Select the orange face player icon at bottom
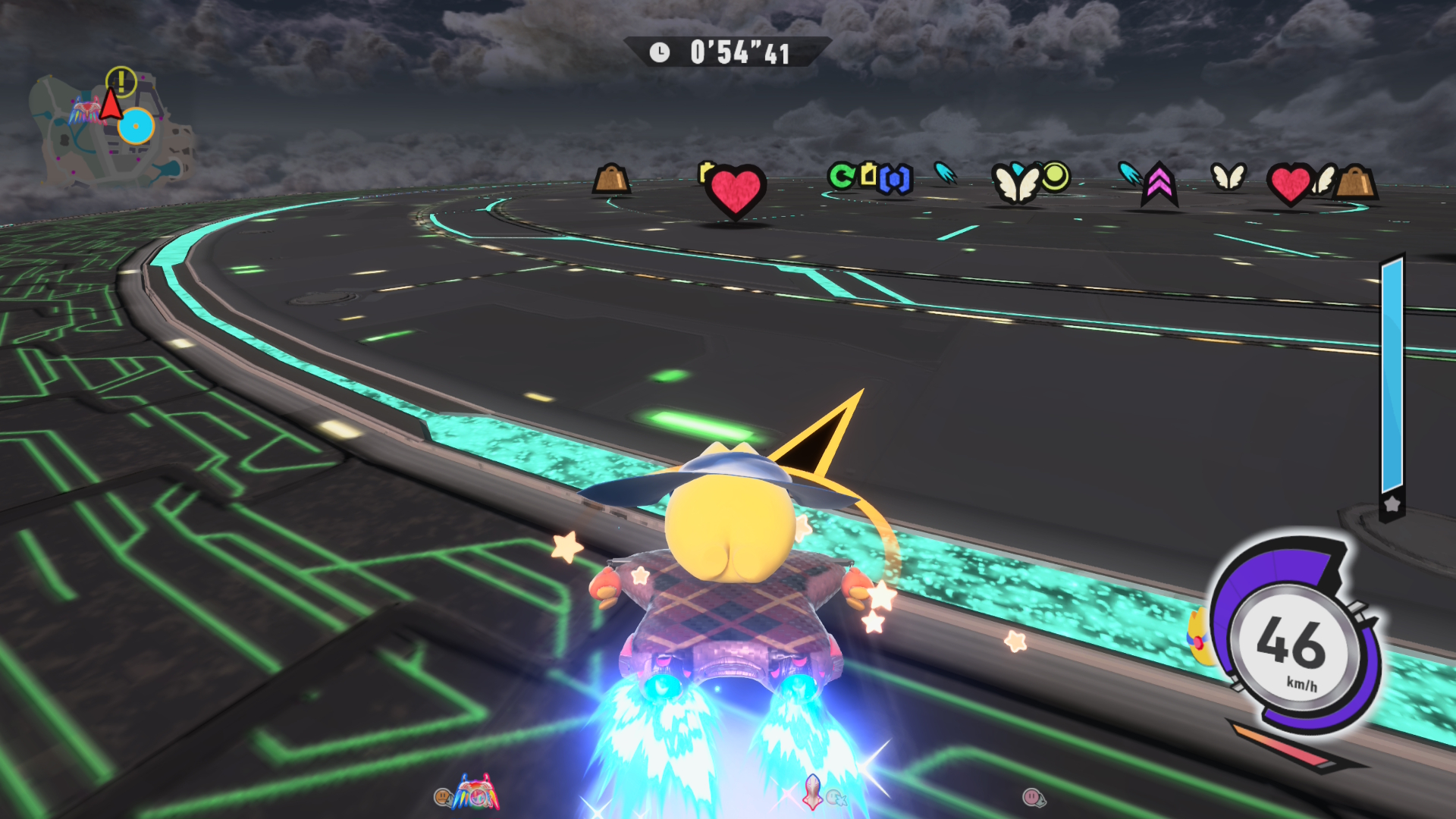This screenshot has width=1456, height=819. coord(442,796)
